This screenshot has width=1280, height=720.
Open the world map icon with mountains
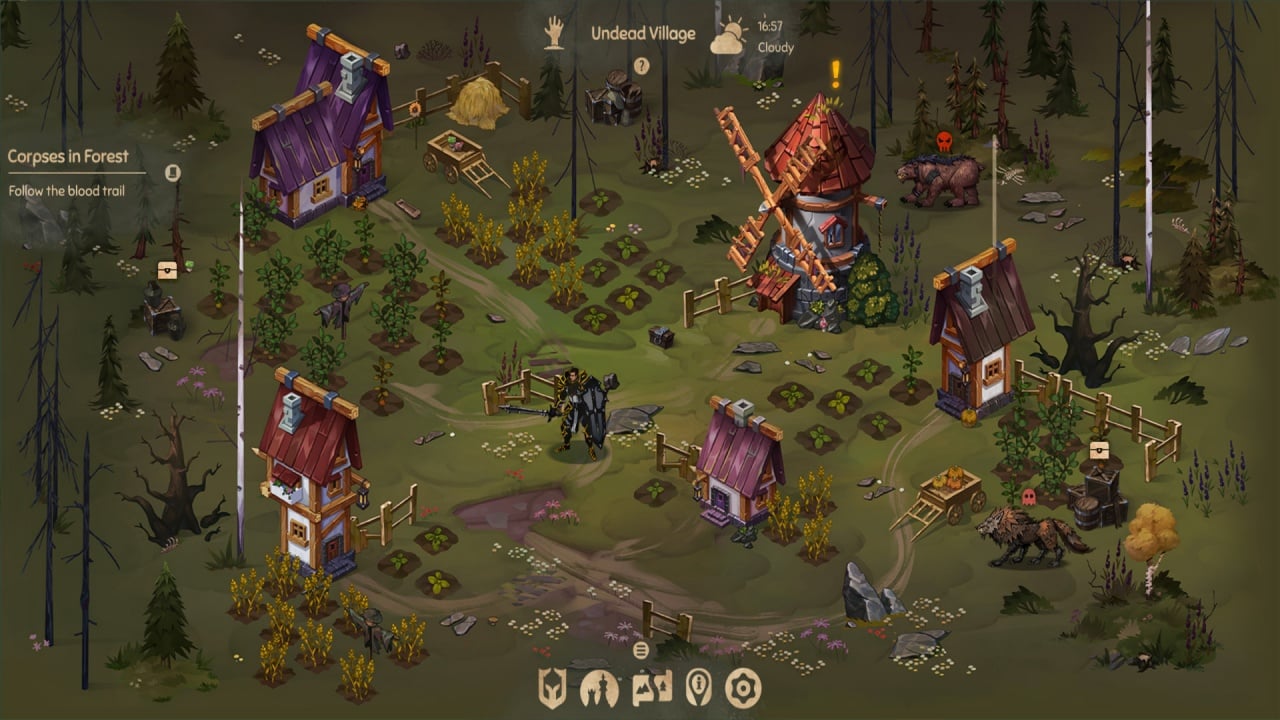click(651, 688)
